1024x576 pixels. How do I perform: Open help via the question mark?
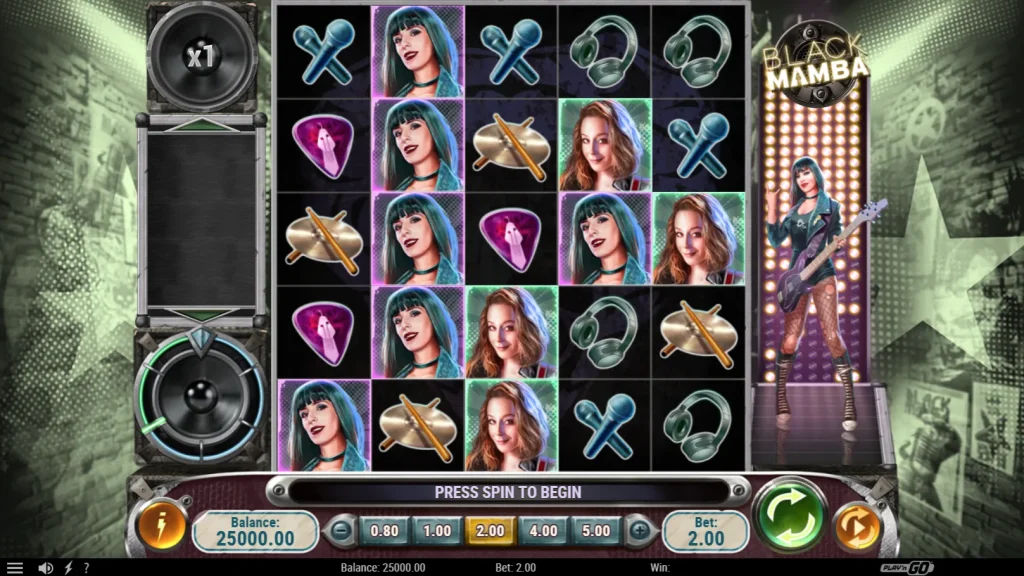(86, 568)
